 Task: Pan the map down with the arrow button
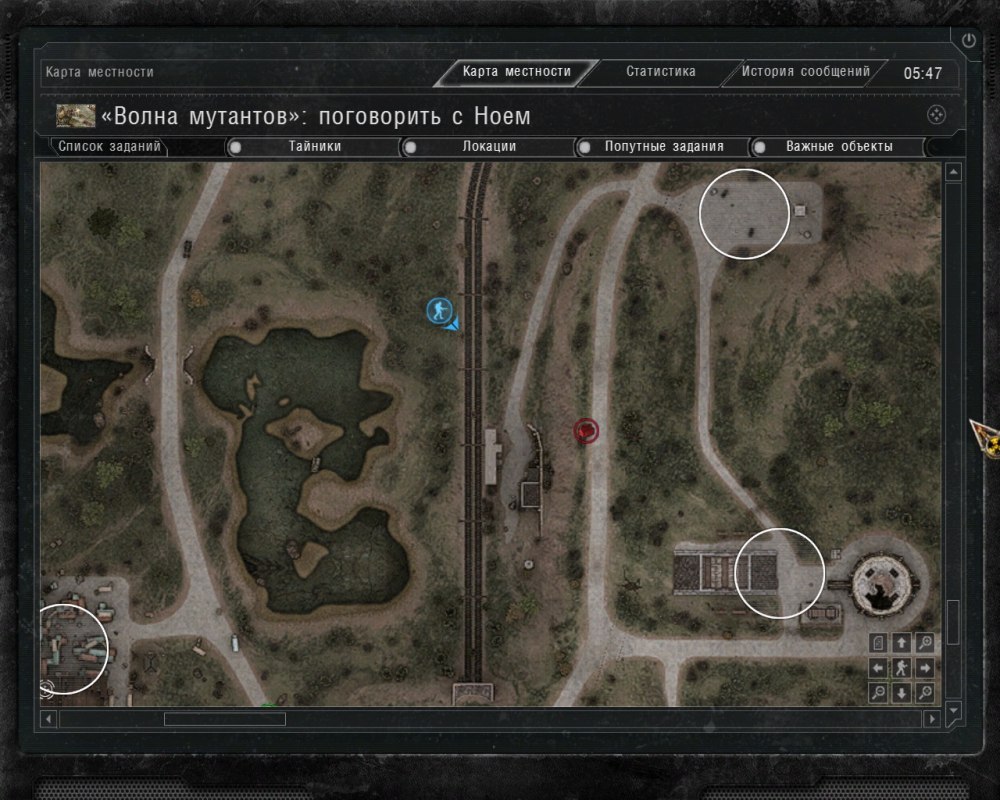tap(901, 692)
